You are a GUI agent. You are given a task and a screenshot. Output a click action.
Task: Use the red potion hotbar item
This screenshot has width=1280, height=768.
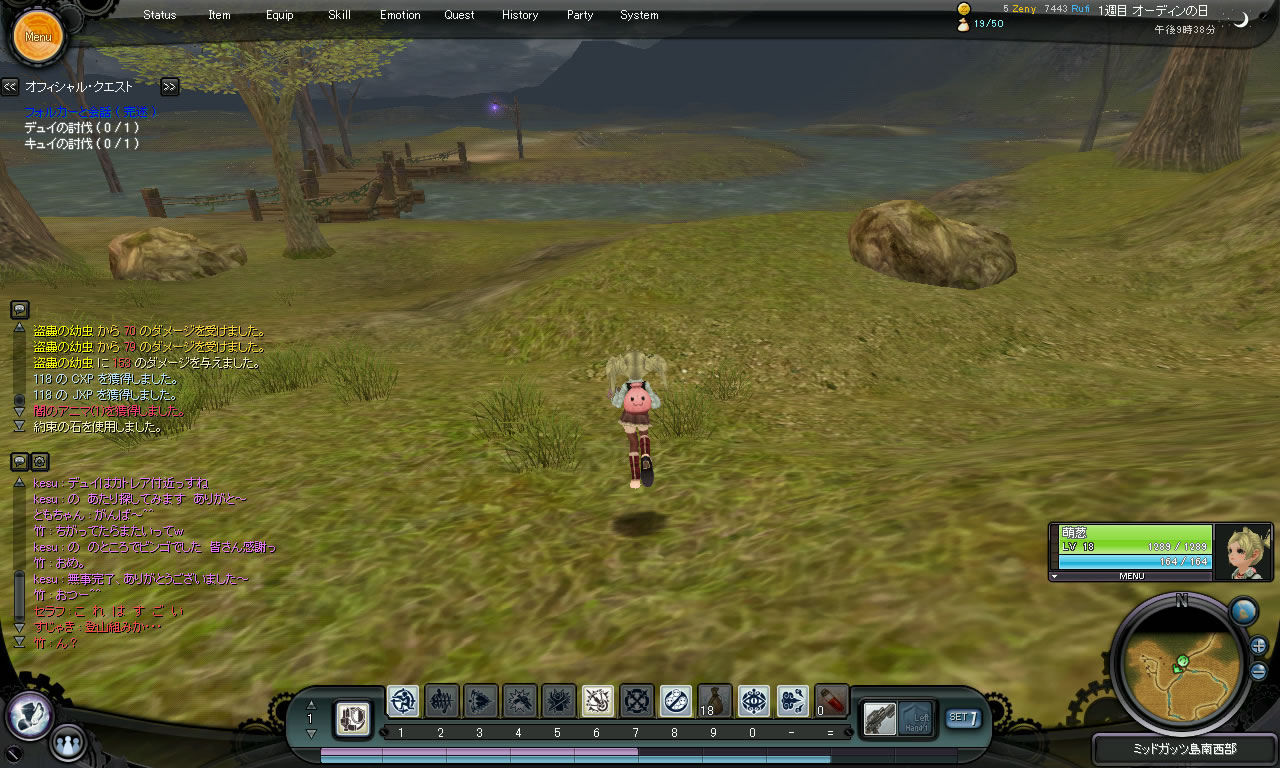coord(832,701)
